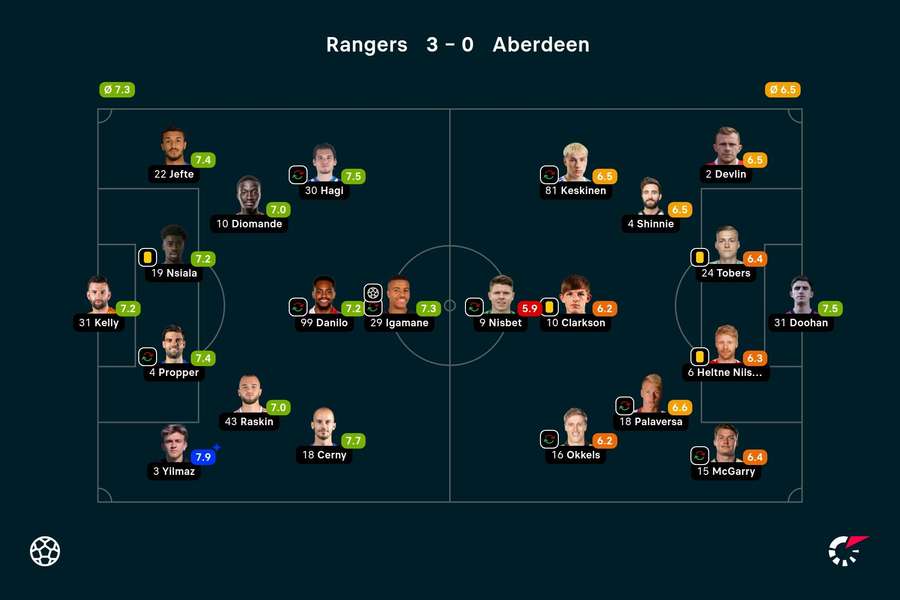The width and height of the screenshot is (900, 600).
Task: Choose Keskinen in the Aberdeen lineup
Action: point(575,164)
